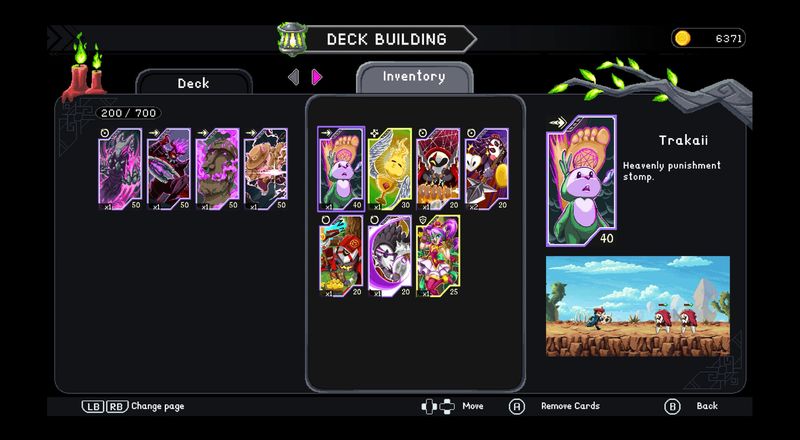800x440 pixels.
Task: Pick the red-cloaked skull reaper card
Action: tap(438, 167)
